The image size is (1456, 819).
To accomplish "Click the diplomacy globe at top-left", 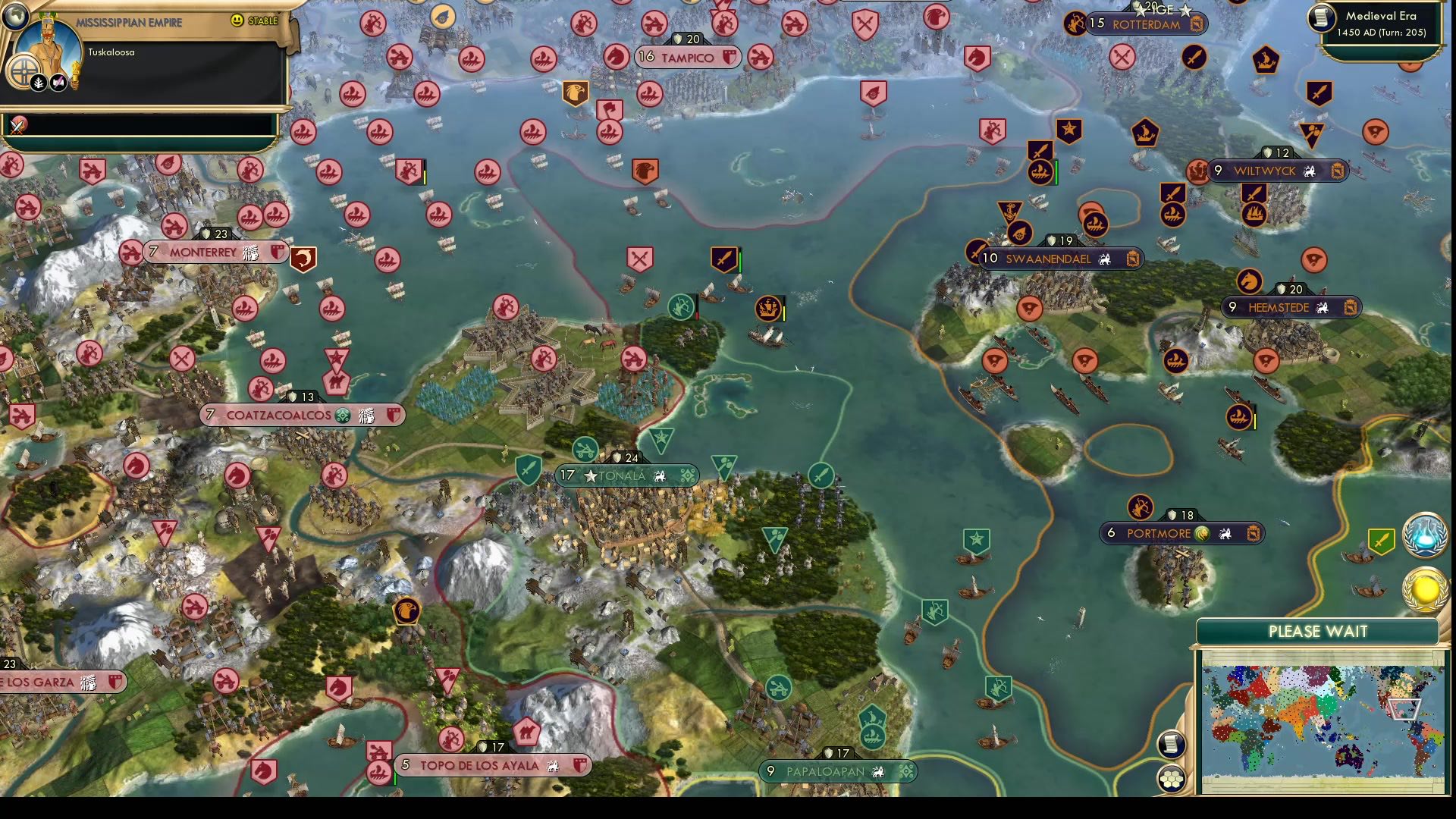I will (15, 17).
